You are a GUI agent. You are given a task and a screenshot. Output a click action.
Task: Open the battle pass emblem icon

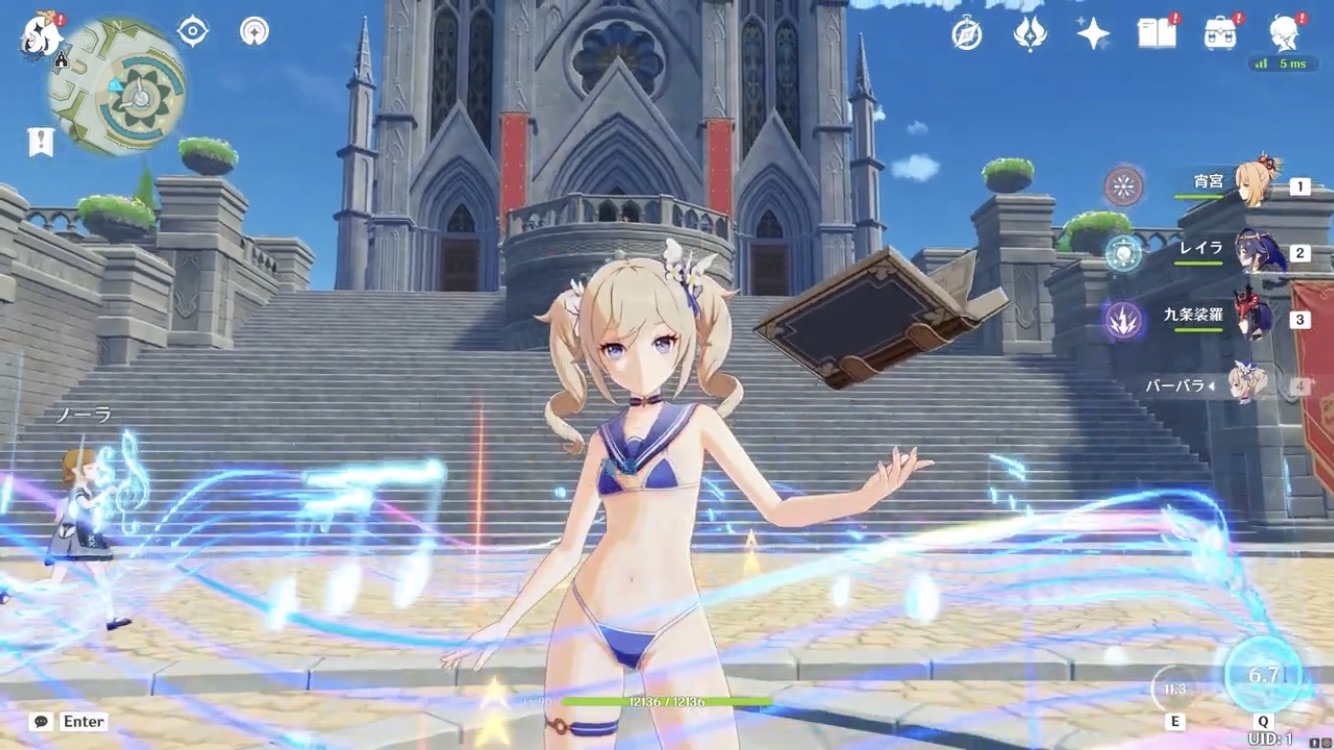click(x=1030, y=35)
